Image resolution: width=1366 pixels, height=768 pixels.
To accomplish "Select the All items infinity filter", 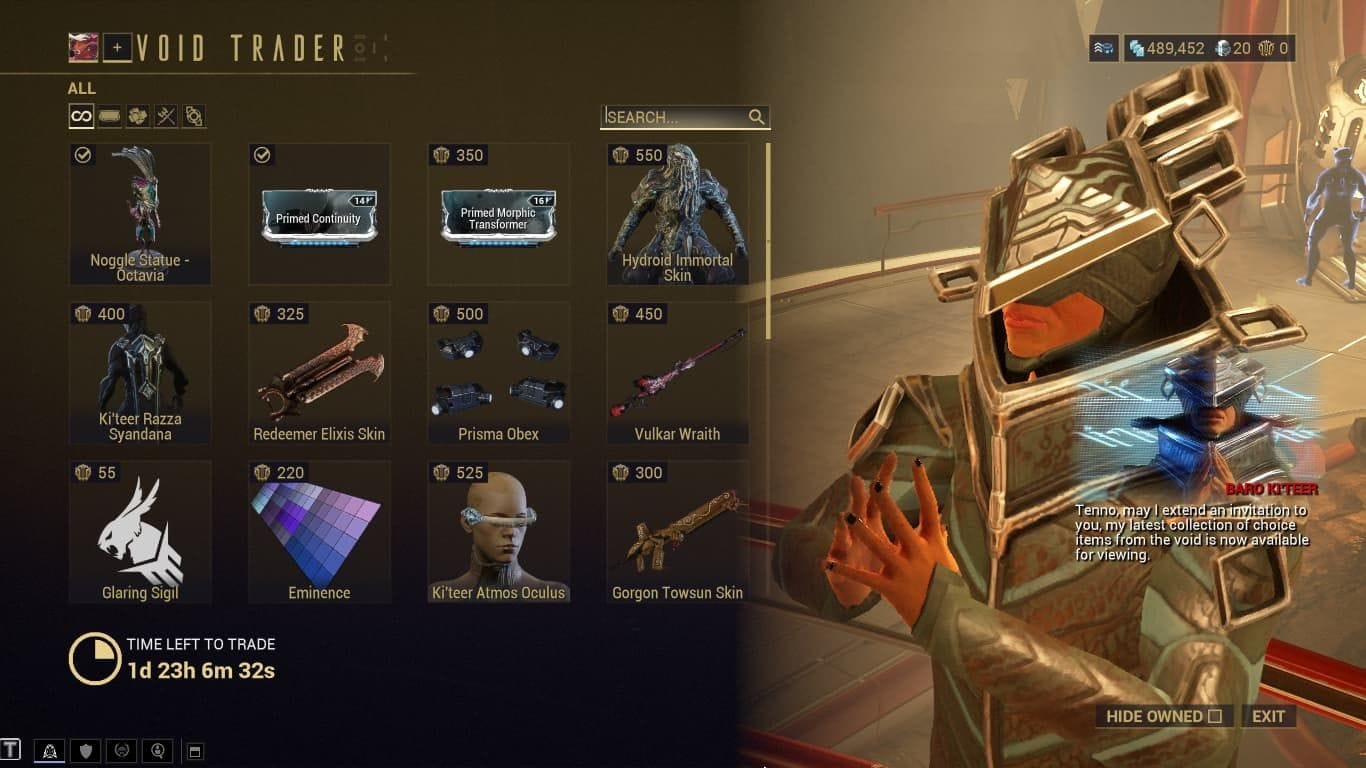I will (80, 116).
